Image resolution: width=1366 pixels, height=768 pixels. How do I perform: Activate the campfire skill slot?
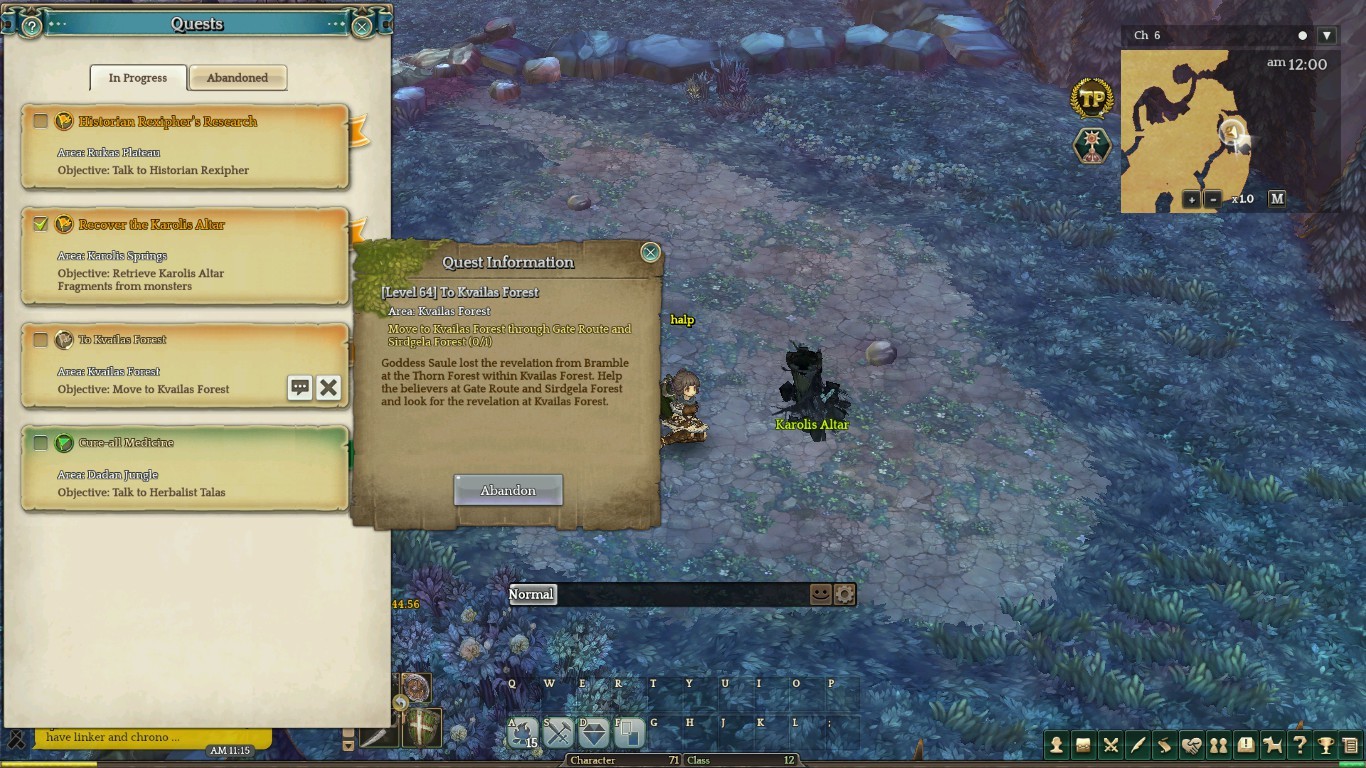click(x=521, y=734)
